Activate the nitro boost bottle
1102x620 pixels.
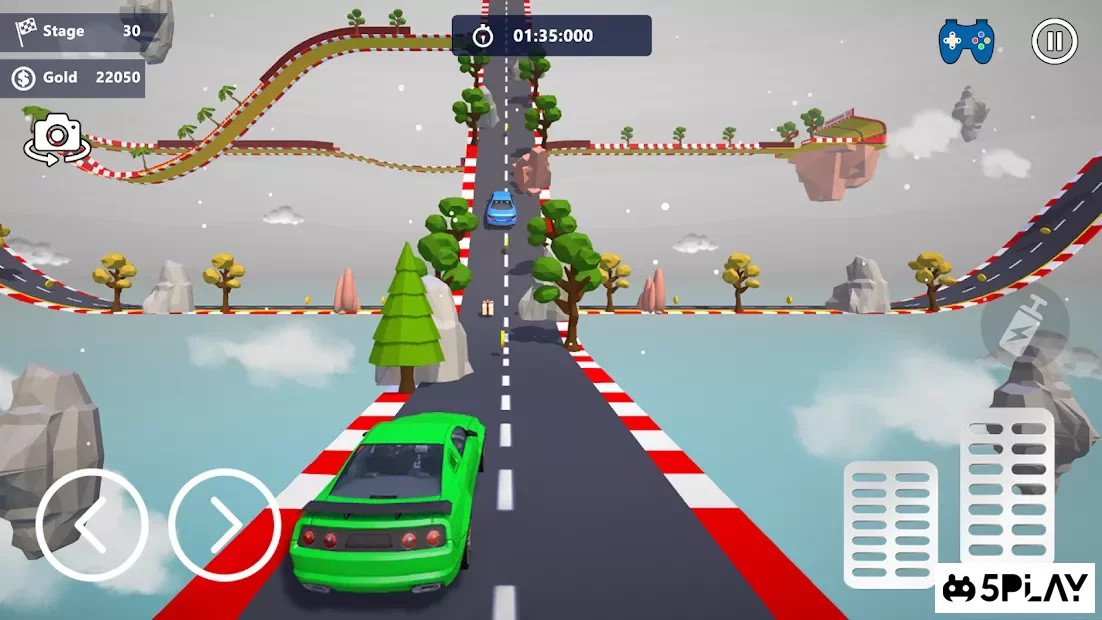click(1024, 325)
